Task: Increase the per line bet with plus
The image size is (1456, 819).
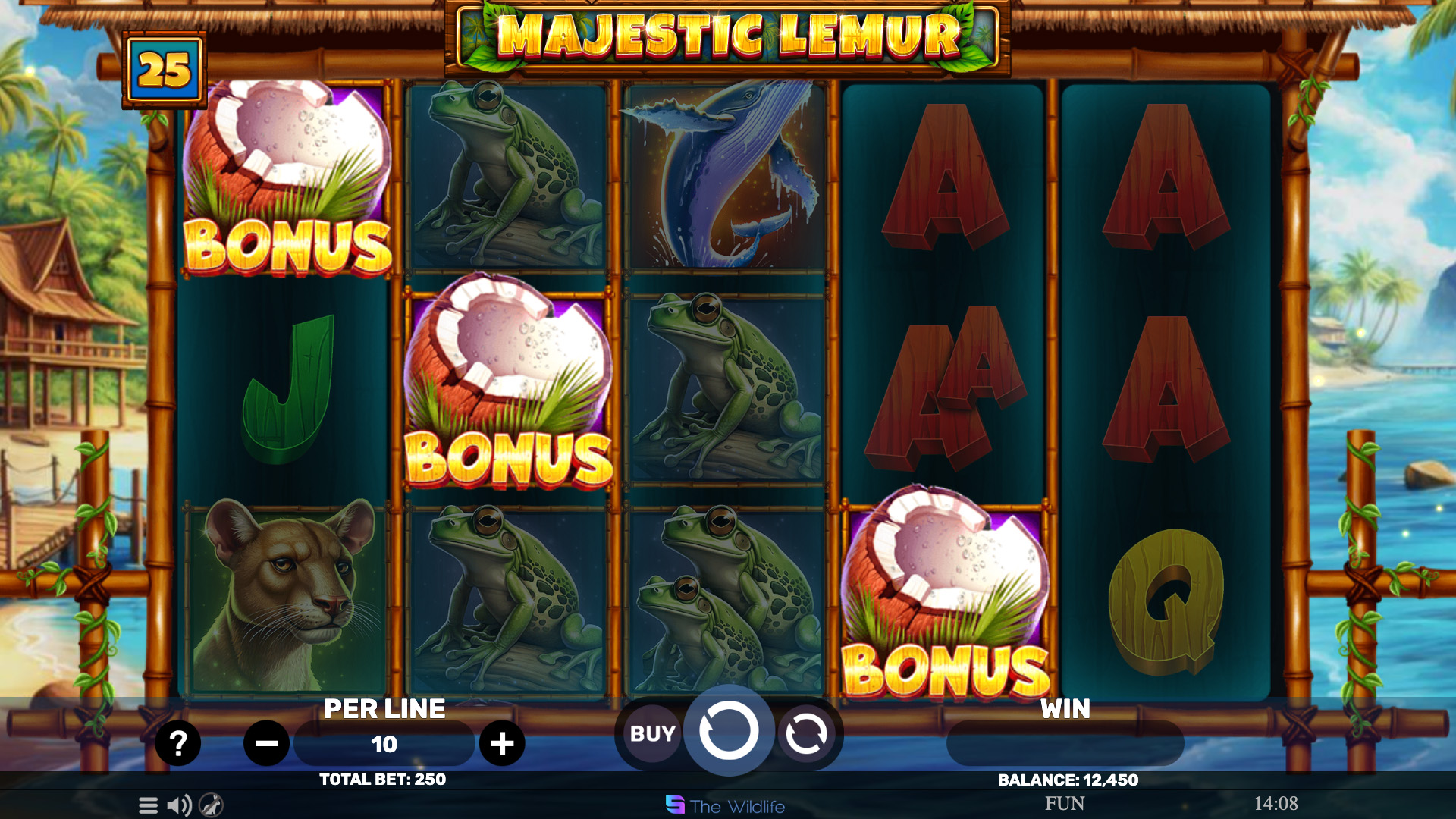Action: (x=502, y=744)
